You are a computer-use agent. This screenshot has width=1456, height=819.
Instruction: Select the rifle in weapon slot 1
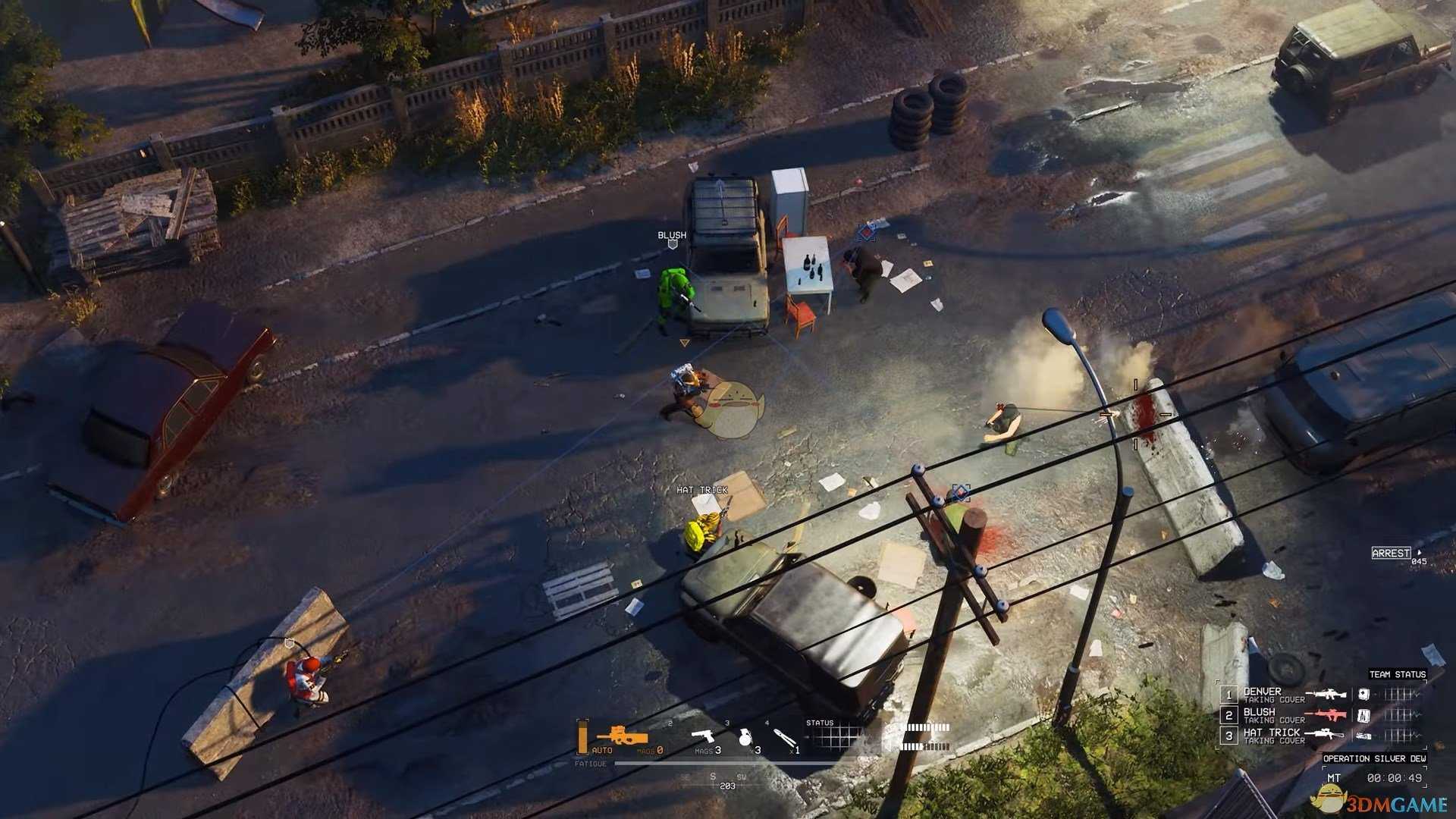tap(621, 736)
